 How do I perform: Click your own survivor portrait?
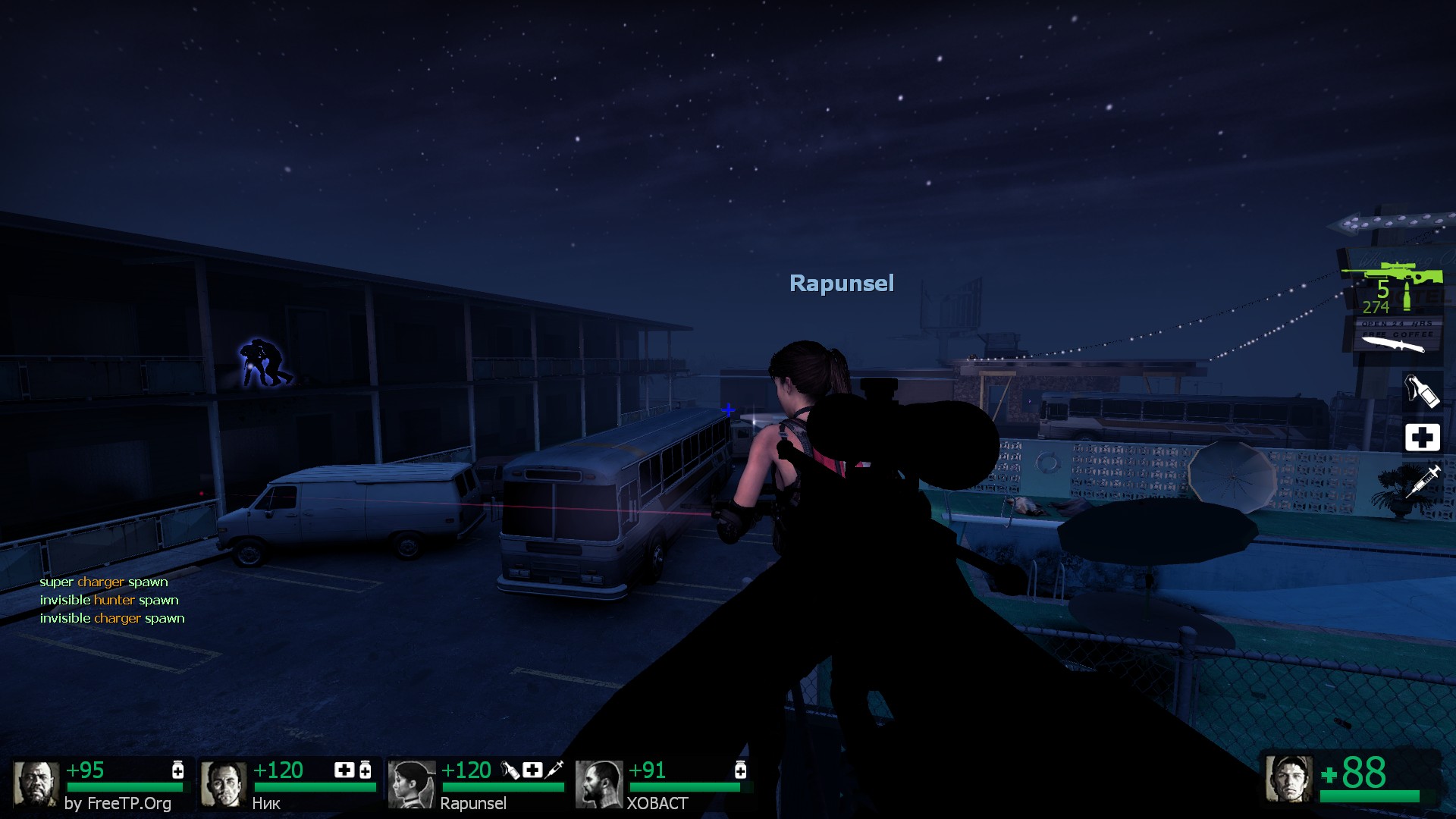[1288, 778]
